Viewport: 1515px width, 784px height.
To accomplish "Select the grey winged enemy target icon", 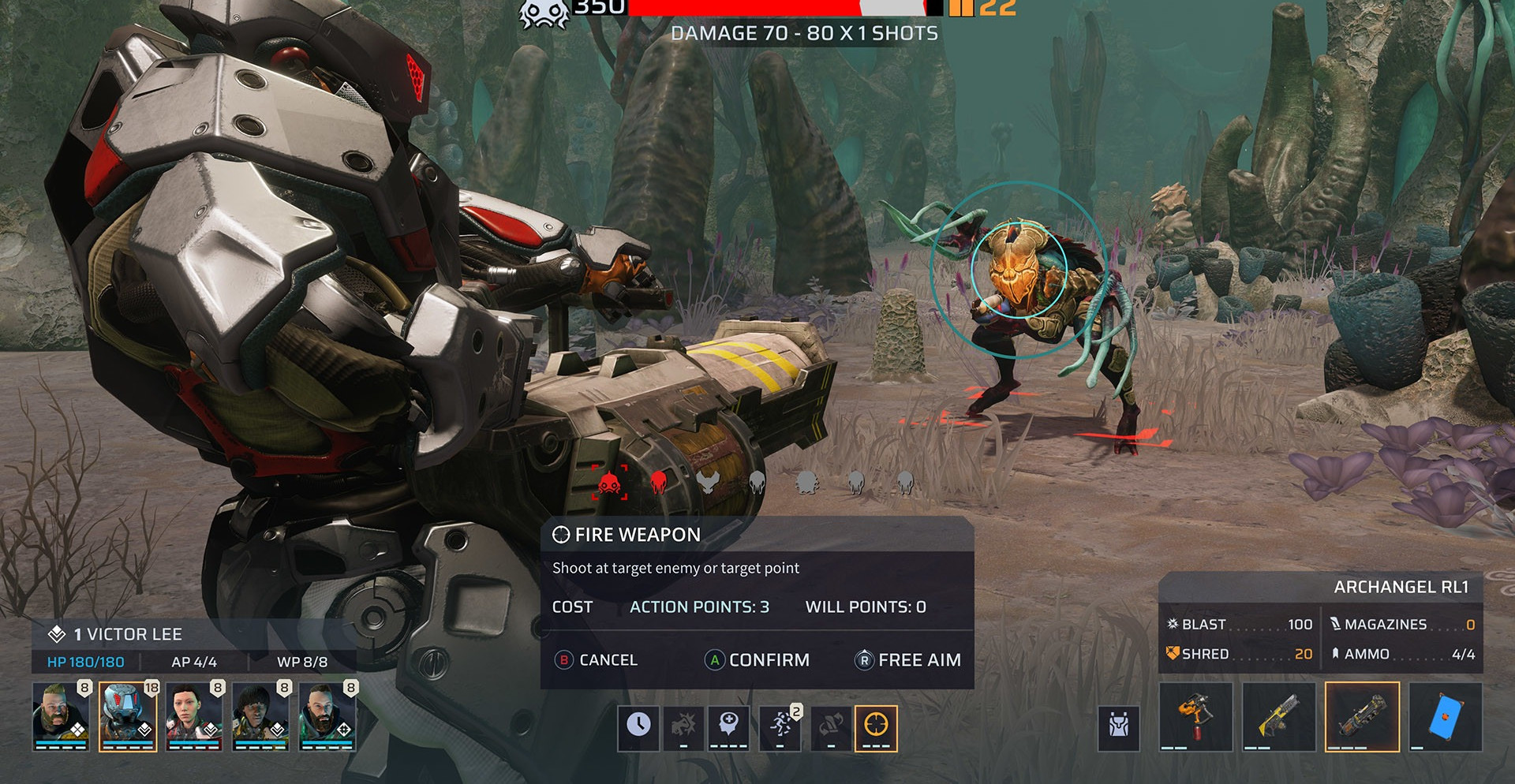I will point(708,481).
